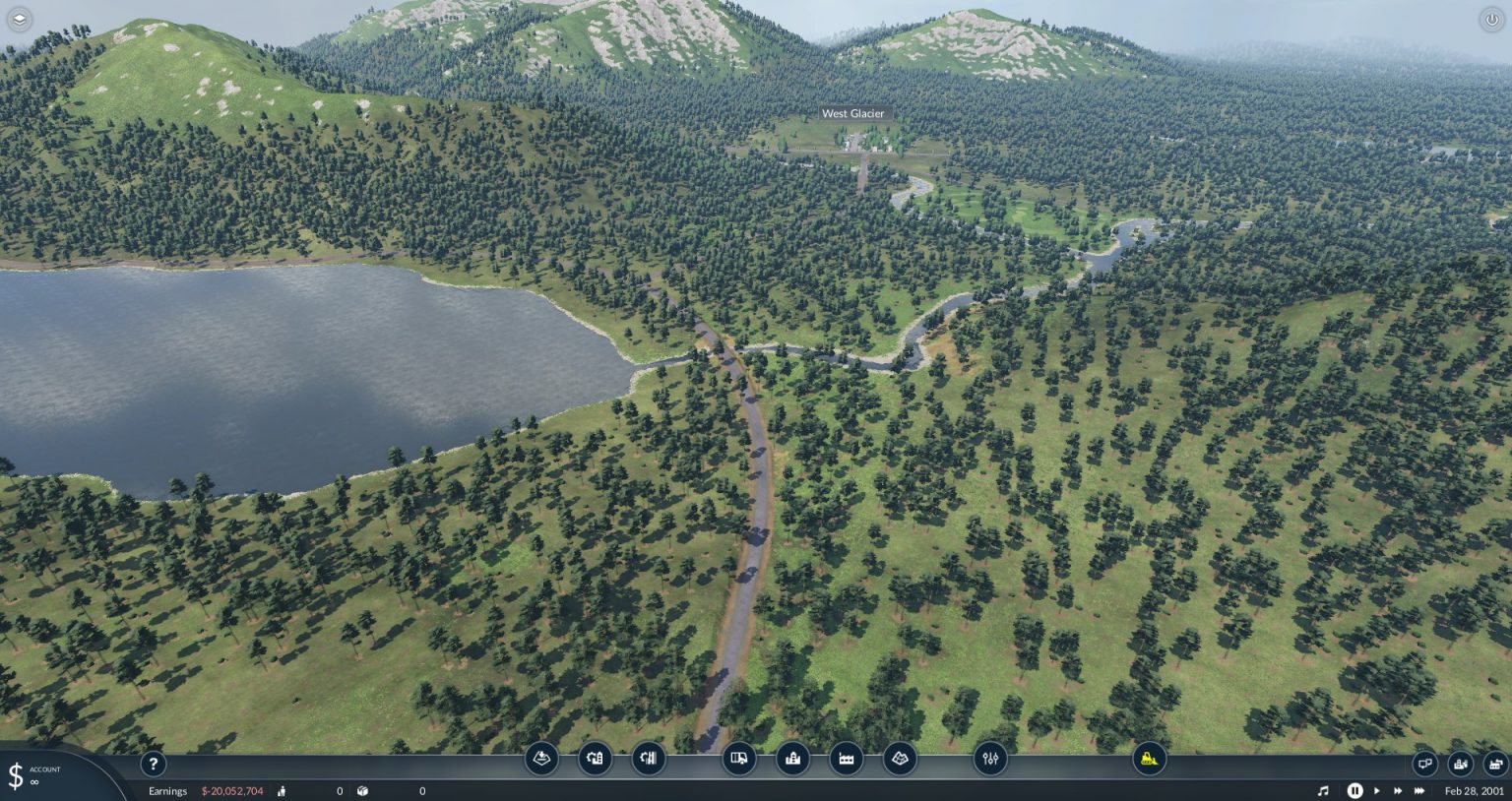The width and height of the screenshot is (1512, 801).
Task: Open the assets placement menu
Action: [x=899, y=759]
